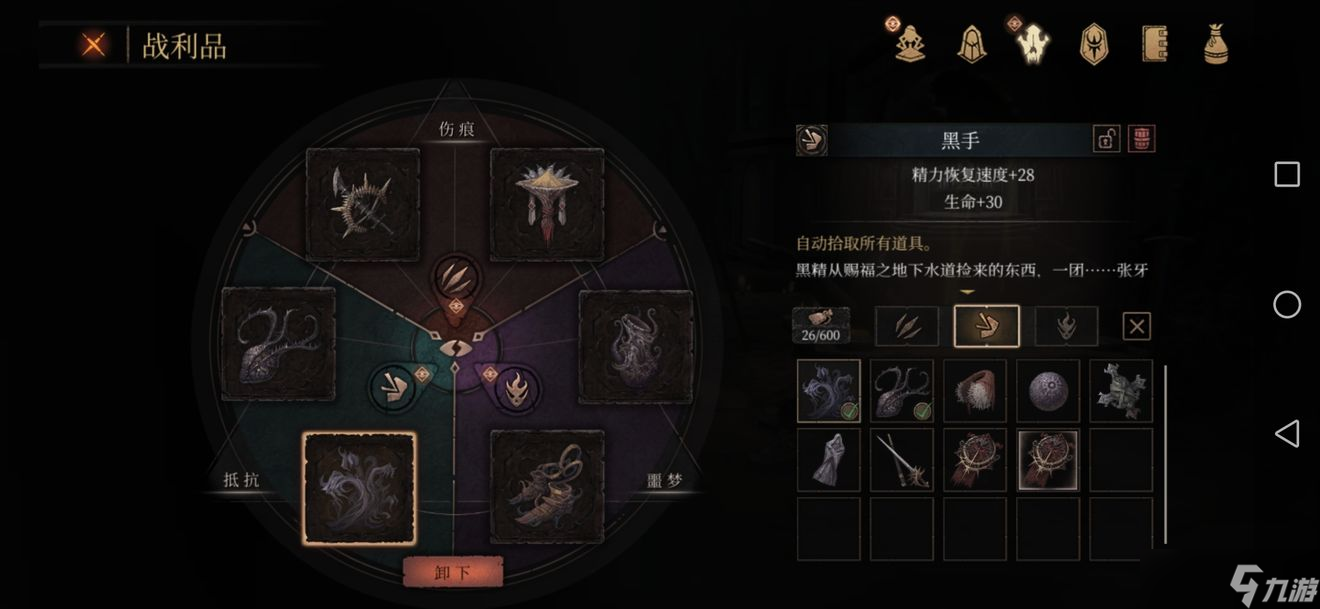1320x609 pixels.
Task: Toggle the padlock on the 黑手 item
Action: coord(1106,139)
